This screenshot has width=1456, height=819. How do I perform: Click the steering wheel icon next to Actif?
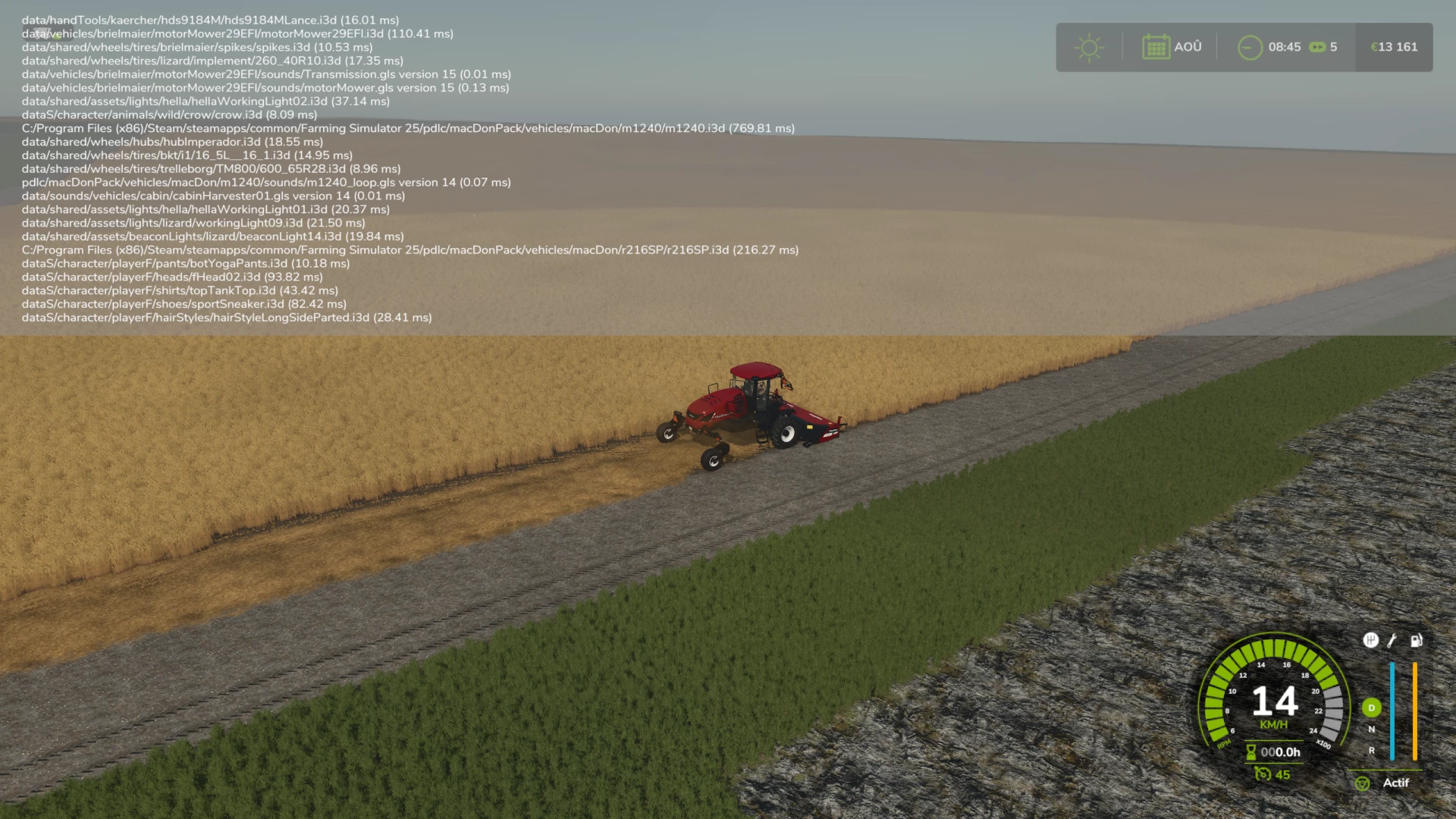point(1363,783)
